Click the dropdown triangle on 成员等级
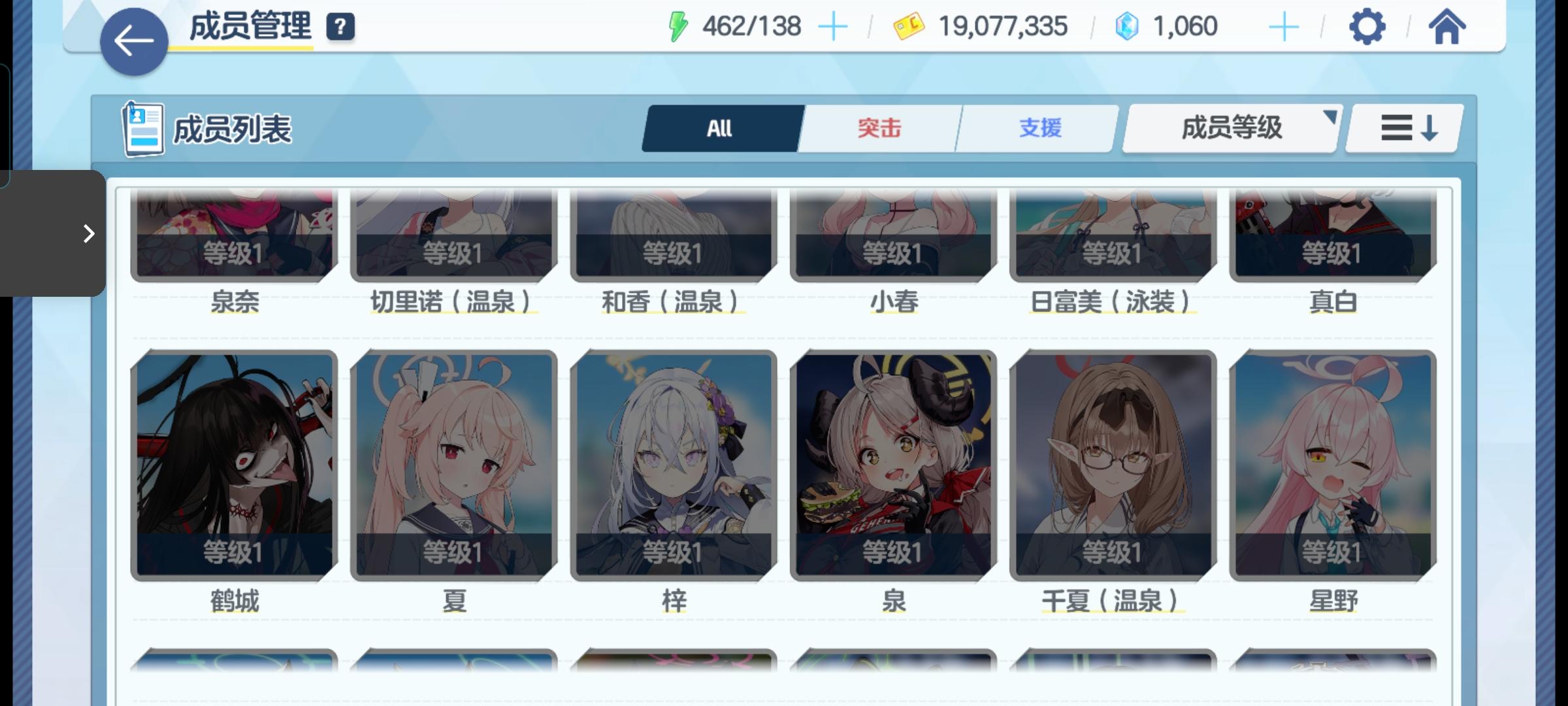 (1331, 118)
